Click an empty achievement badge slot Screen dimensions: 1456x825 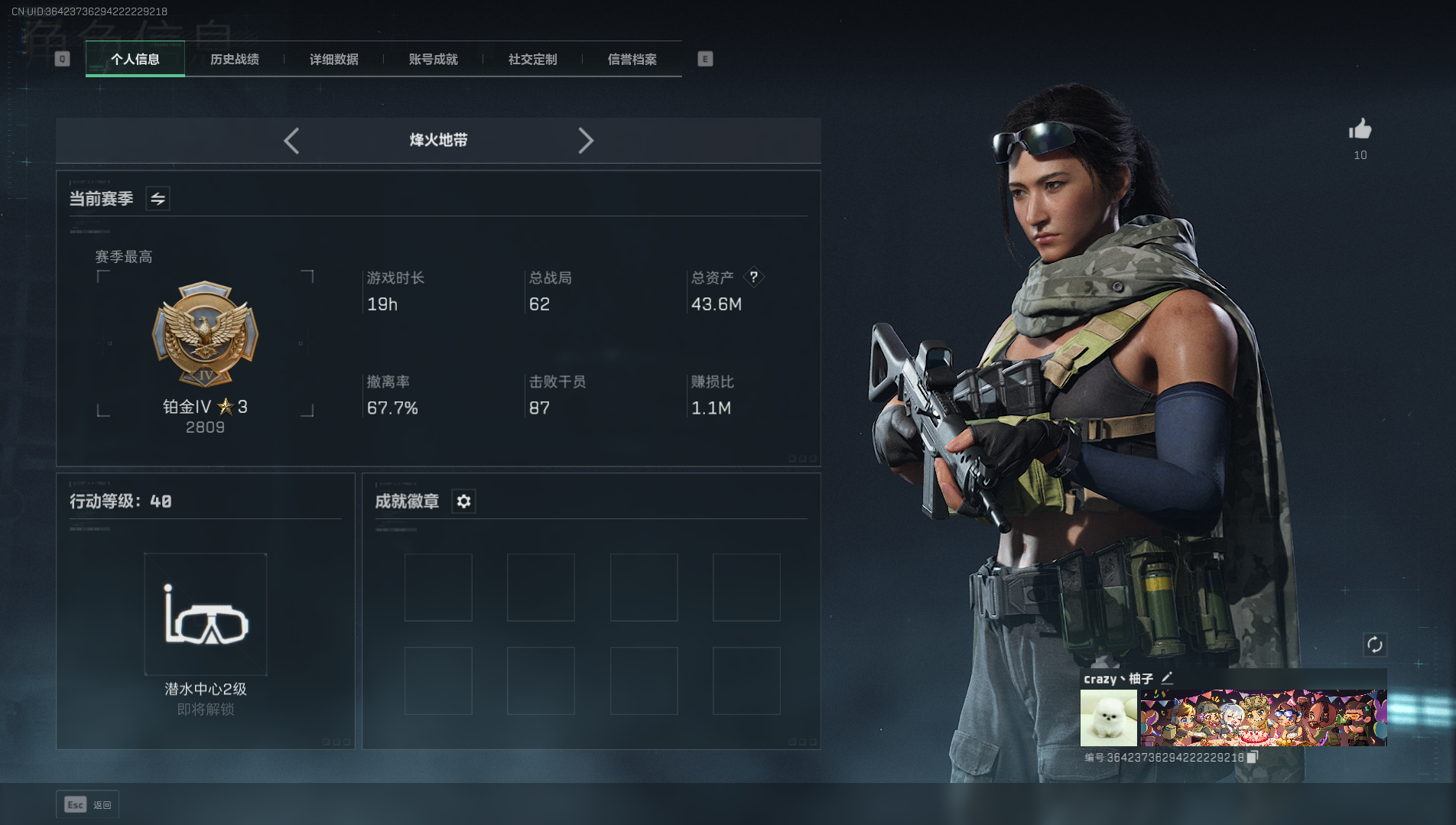pyautogui.click(x=438, y=586)
